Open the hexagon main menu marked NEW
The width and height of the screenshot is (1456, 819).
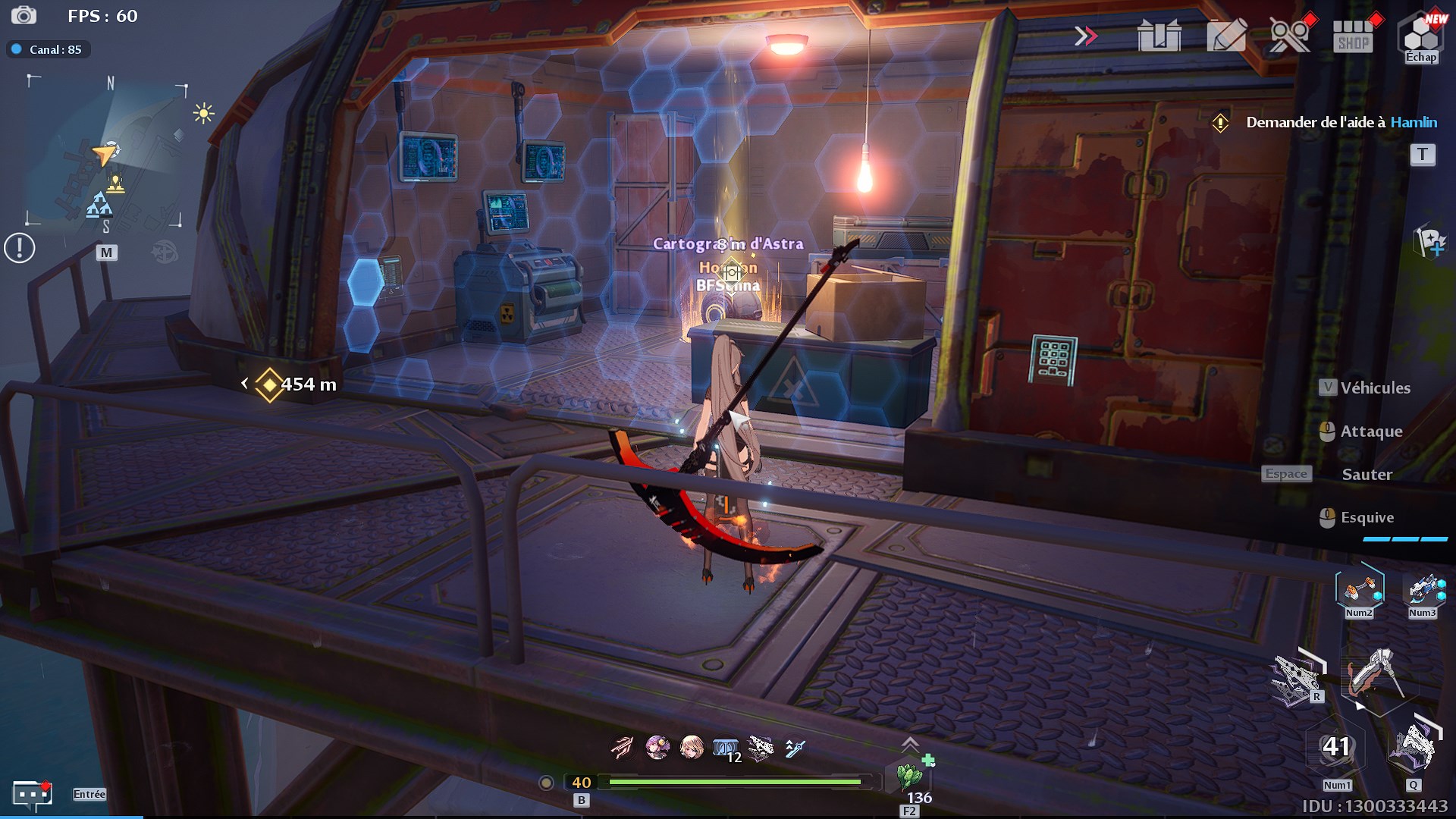click(x=1420, y=34)
